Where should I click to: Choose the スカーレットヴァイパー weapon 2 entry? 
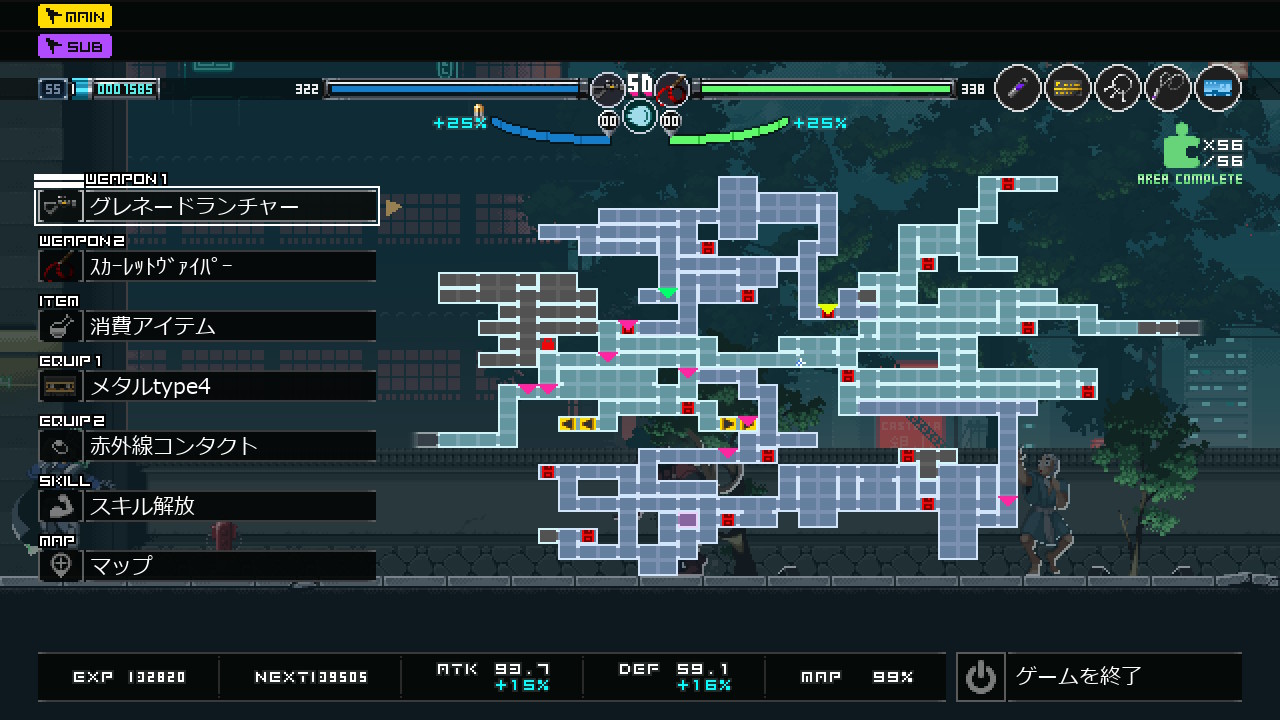(x=207, y=266)
